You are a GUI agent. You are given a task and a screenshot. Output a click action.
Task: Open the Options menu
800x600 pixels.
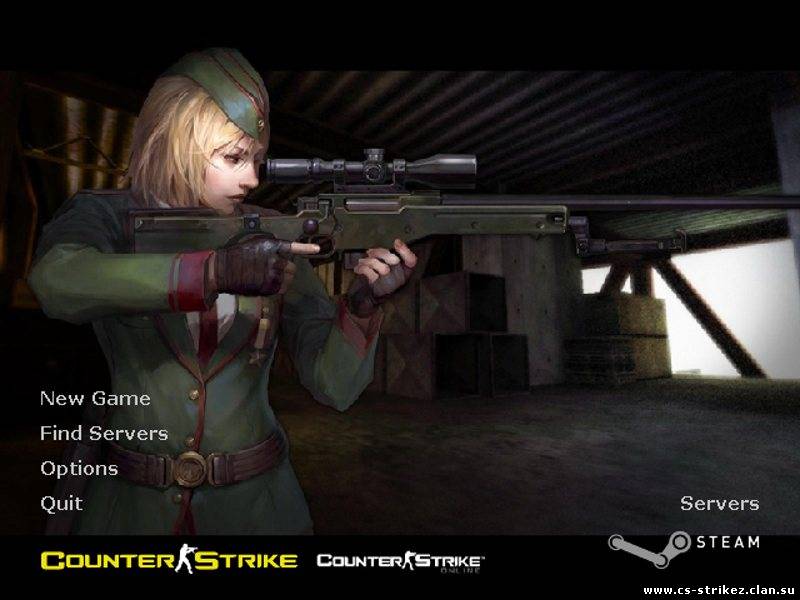pos(79,468)
